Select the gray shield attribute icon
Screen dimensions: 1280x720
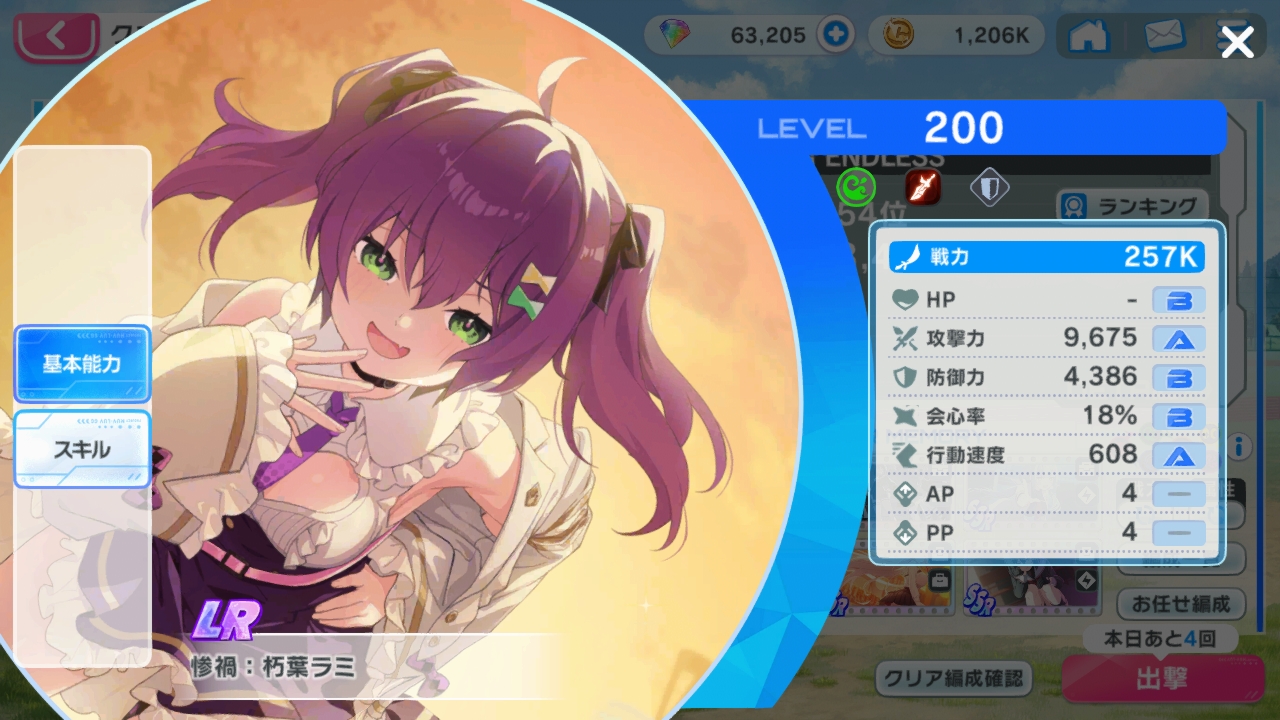coord(989,186)
